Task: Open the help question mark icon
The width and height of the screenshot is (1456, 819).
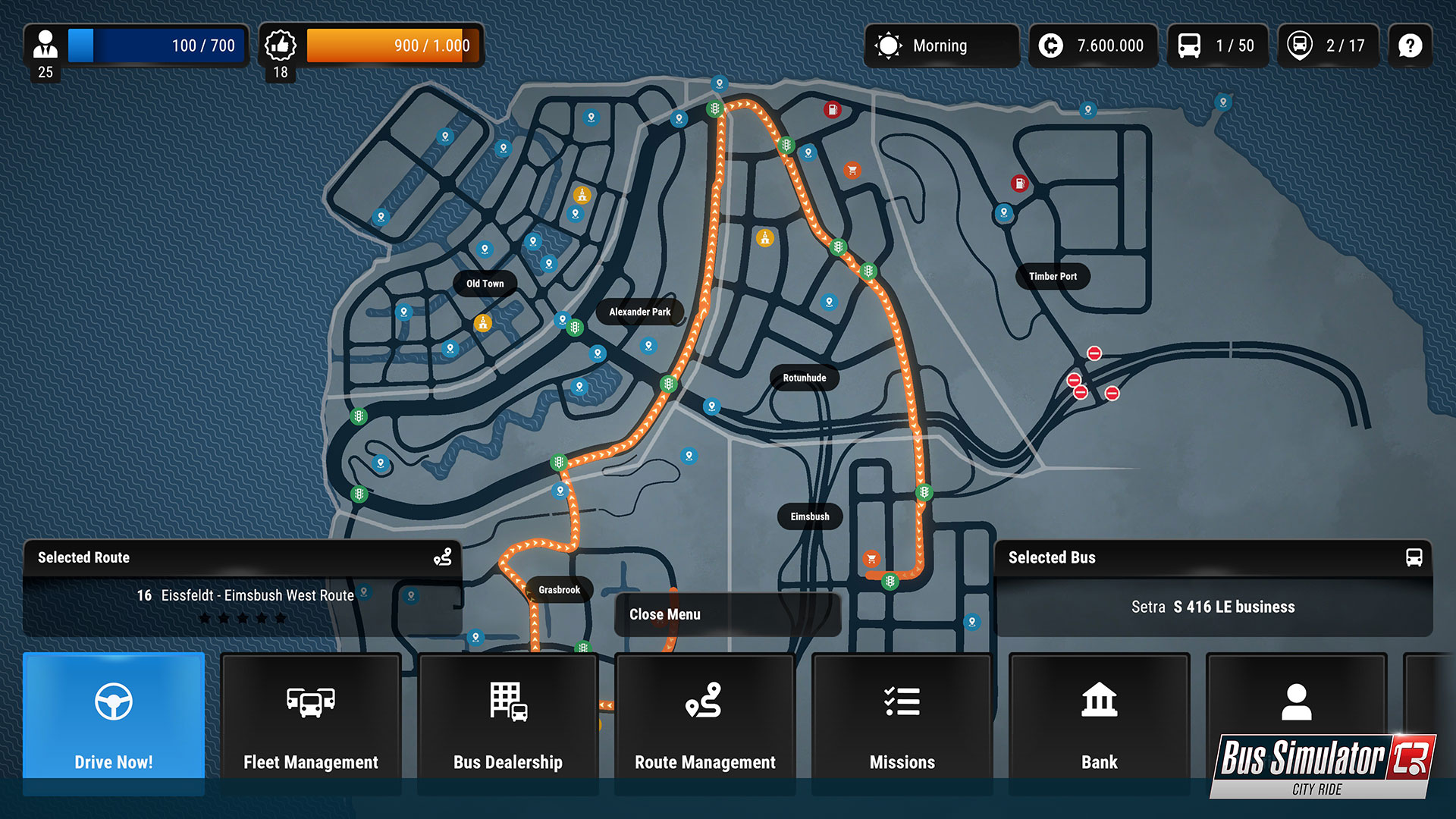Action: [x=1410, y=45]
